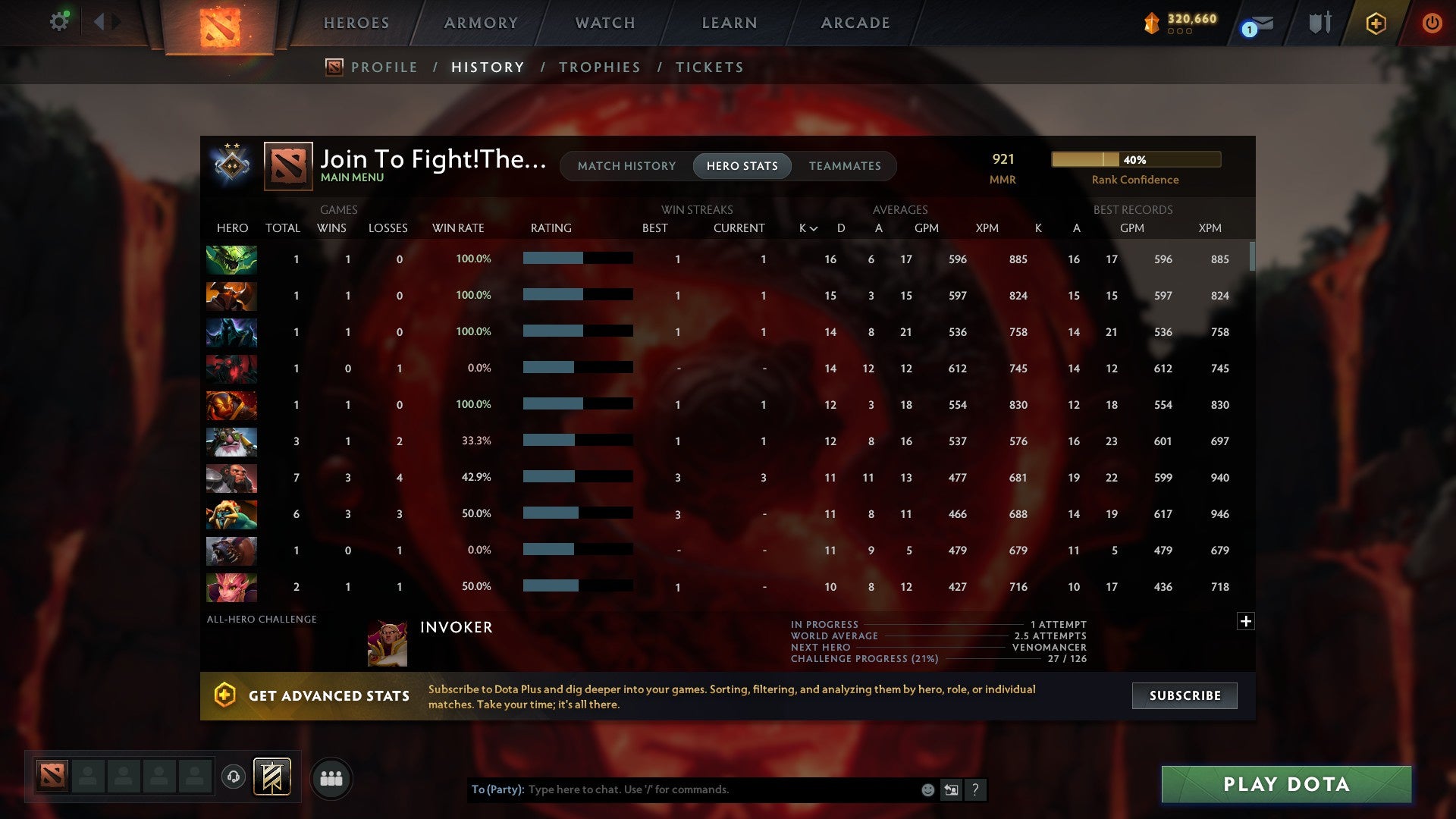Click the Battle Pass ticket icon bottom left

271,777
